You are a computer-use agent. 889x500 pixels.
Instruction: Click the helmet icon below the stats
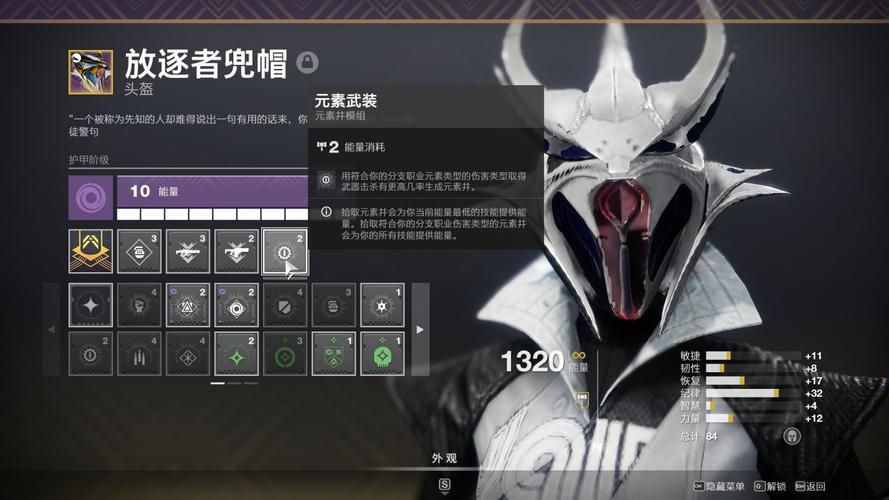[x=792, y=435]
